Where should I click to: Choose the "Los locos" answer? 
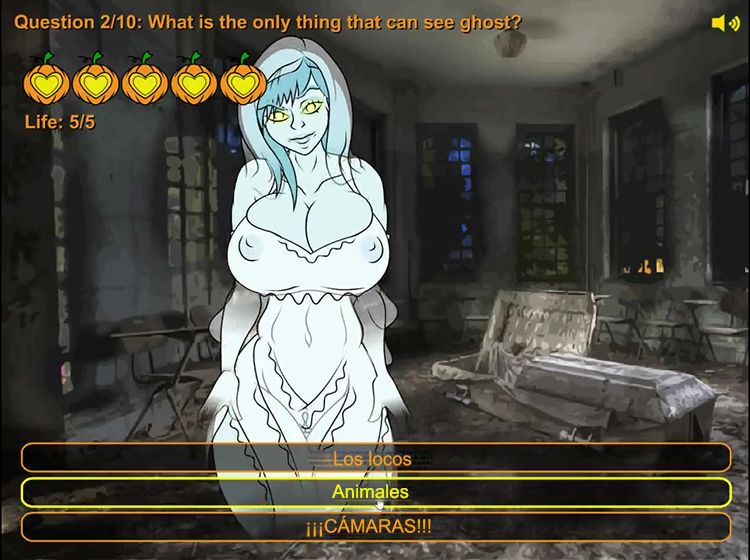click(x=375, y=459)
